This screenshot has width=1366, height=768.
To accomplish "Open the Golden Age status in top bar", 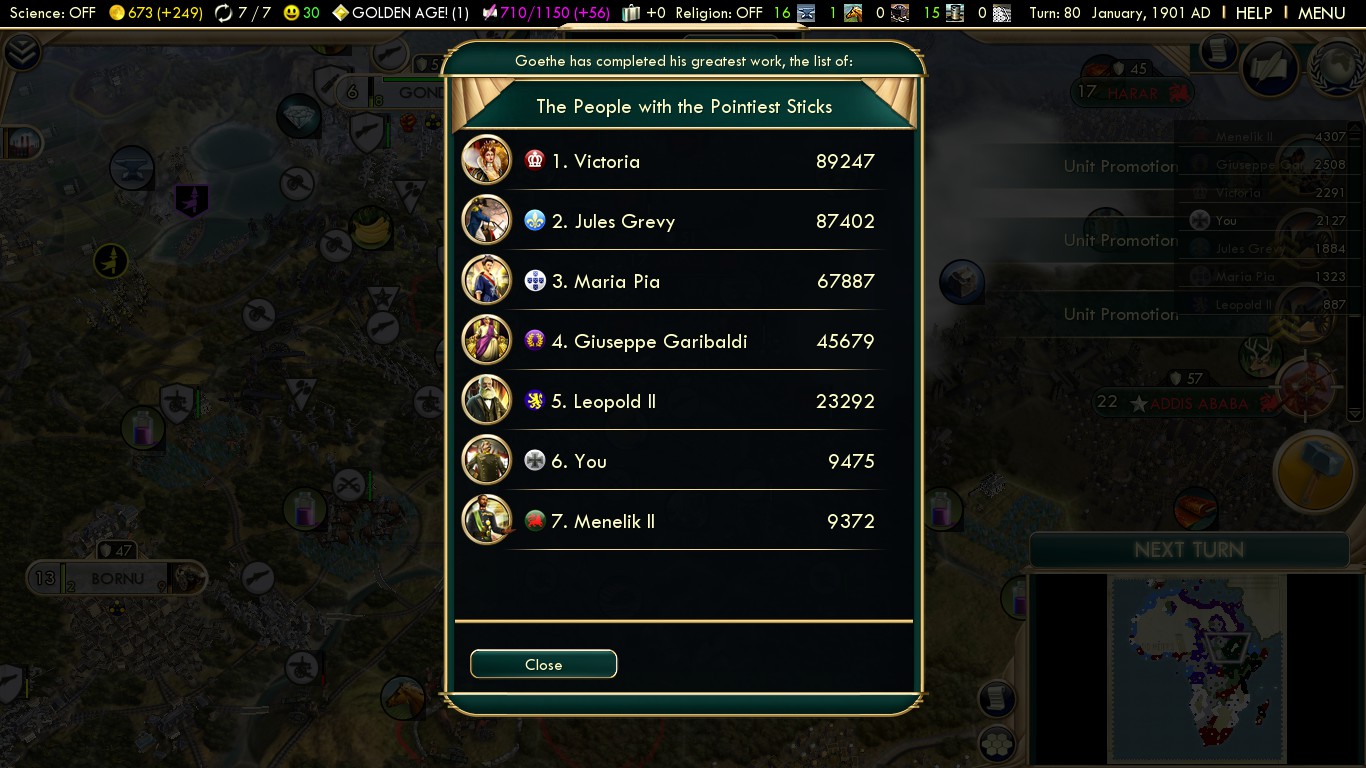I will click(400, 13).
